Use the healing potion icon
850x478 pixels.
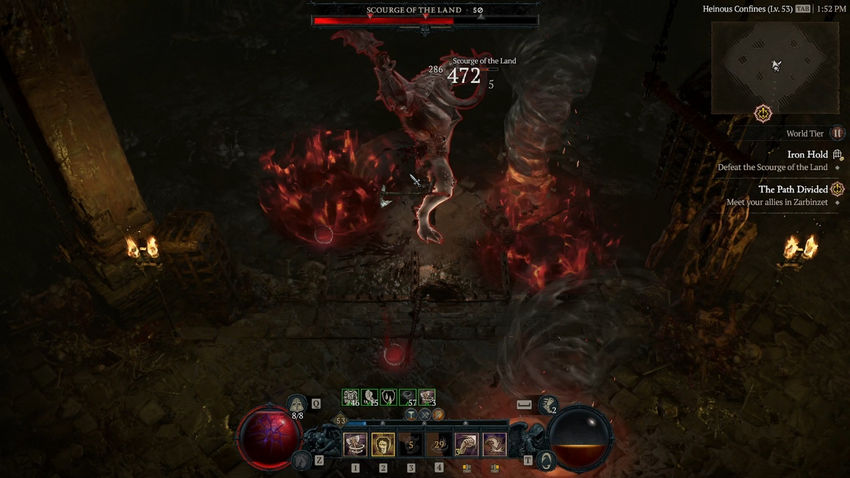pyautogui.click(x=297, y=404)
